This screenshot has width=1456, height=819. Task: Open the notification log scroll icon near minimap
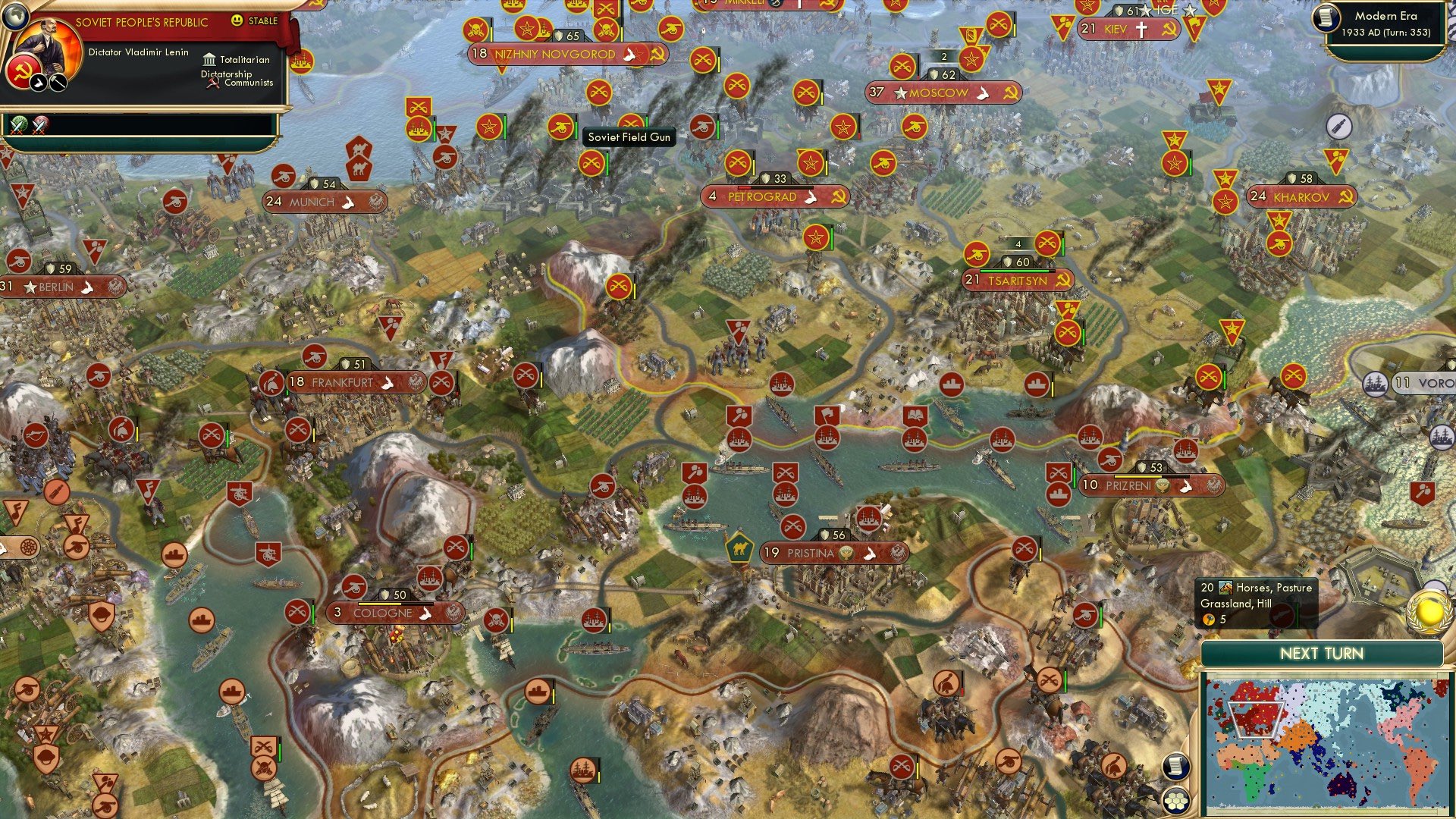pyautogui.click(x=1177, y=767)
